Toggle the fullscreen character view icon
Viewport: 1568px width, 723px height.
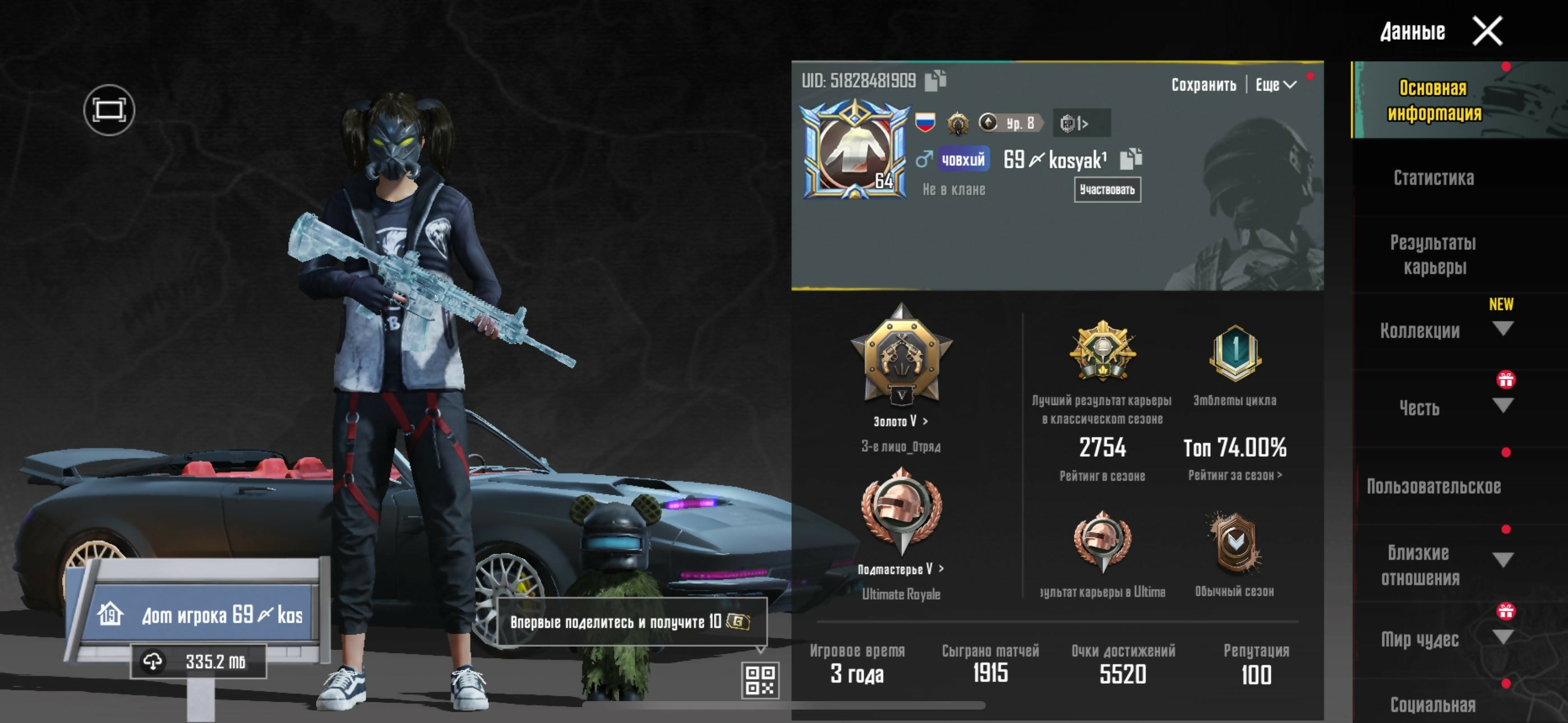point(109,110)
